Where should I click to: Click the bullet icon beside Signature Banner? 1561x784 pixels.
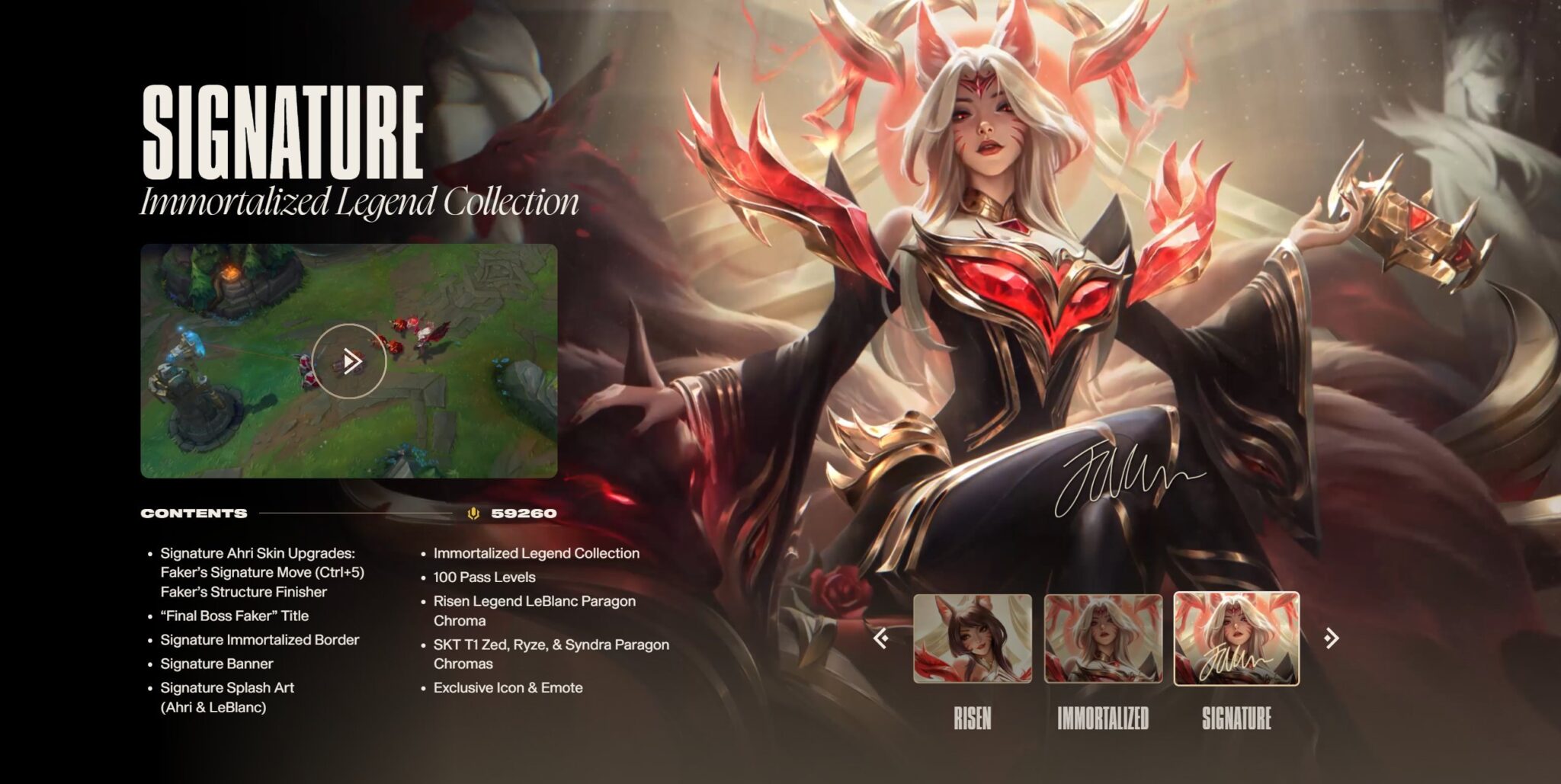(x=149, y=664)
